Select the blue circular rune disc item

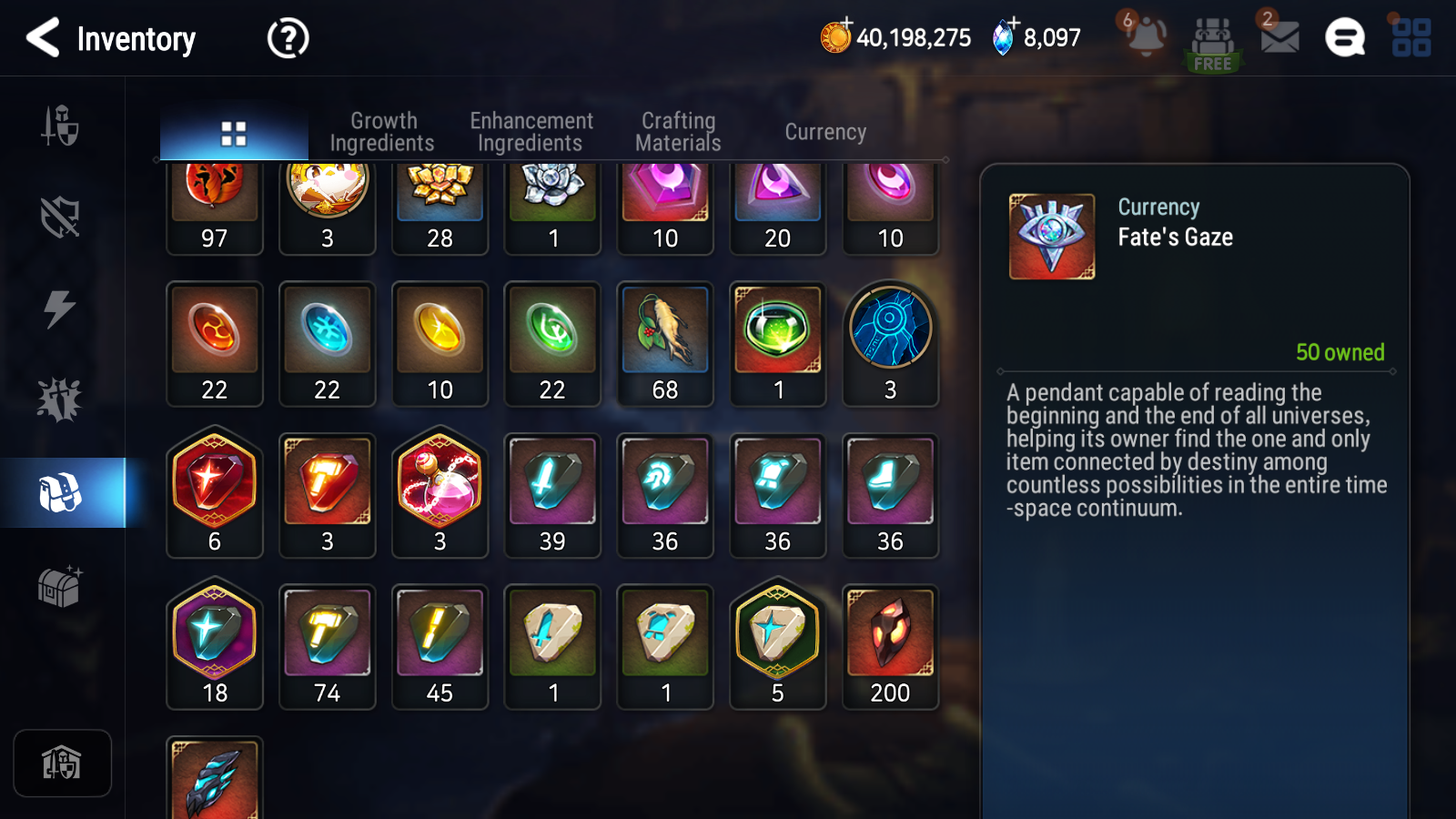[890, 344]
